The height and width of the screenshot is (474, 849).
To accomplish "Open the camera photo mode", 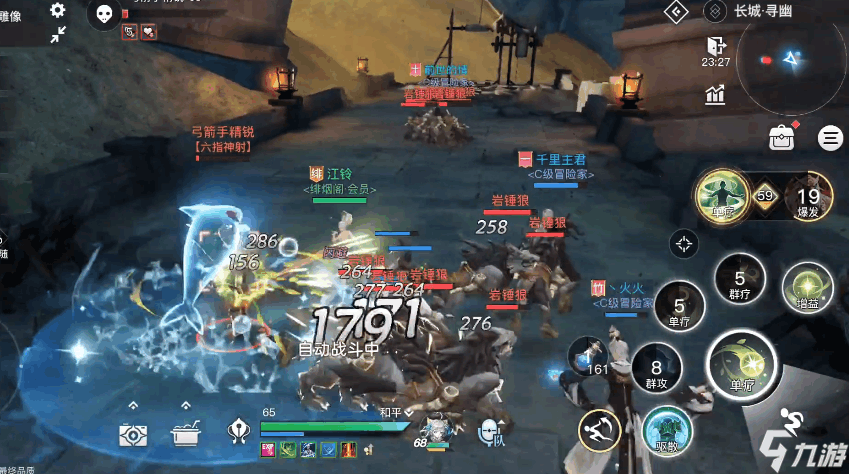I will (x=133, y=433).
